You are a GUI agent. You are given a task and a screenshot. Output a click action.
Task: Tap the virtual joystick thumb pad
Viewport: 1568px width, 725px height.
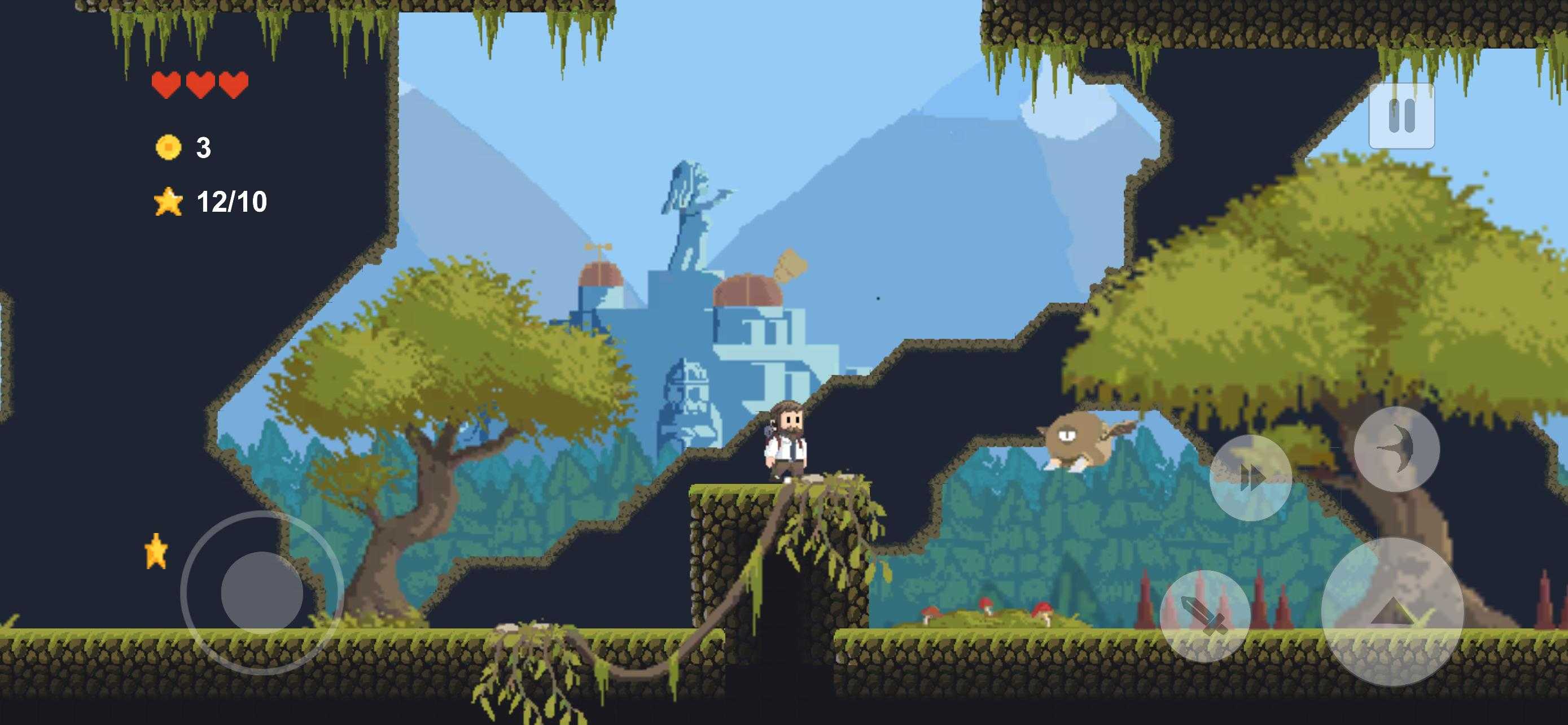(262, 592)
